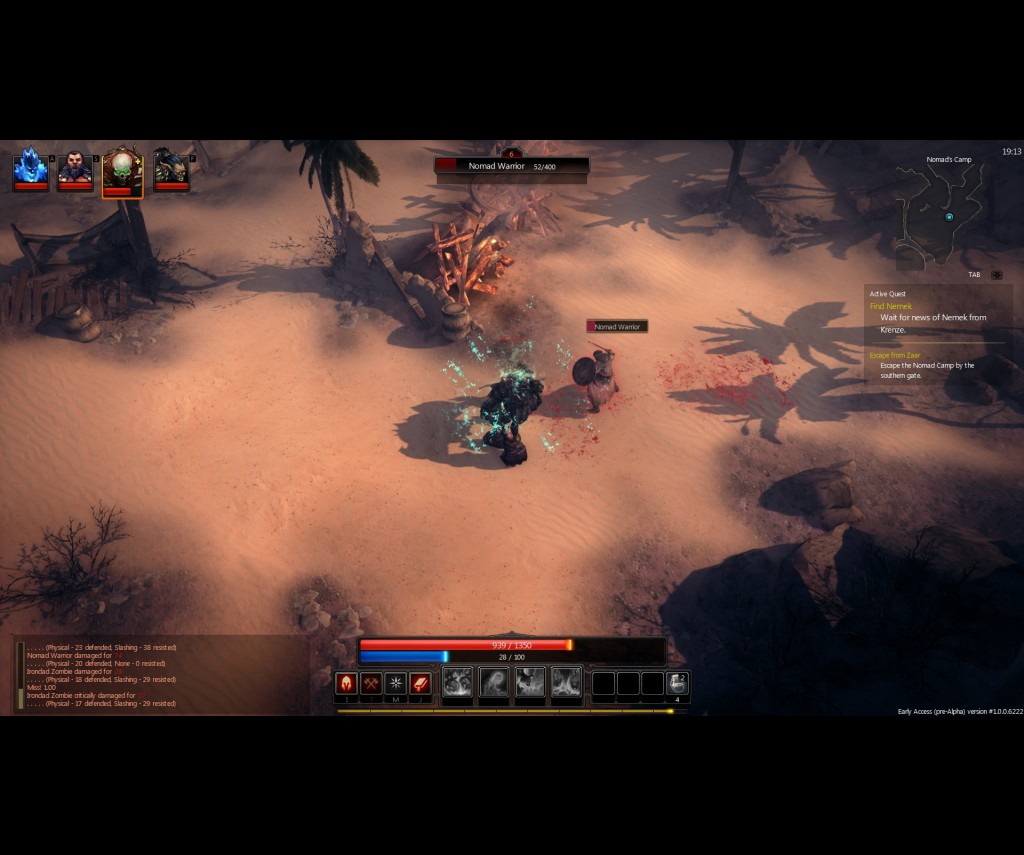The width and height of the screenshot is (1024, 855).
Task: Open the crossed axes menu icon
Action: coord(372,683)
